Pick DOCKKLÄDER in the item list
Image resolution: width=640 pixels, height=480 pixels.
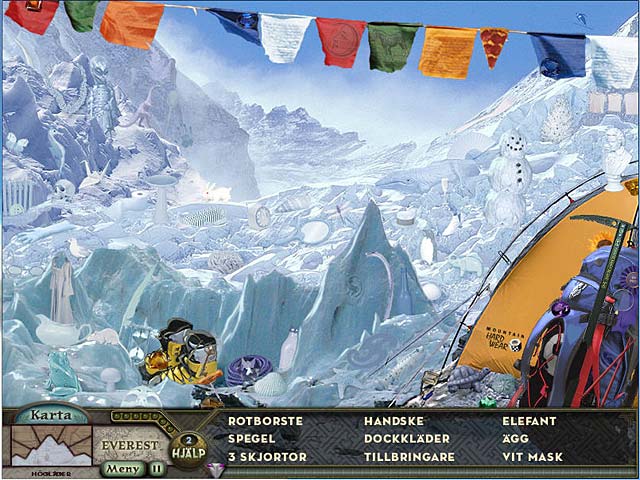pos(406,438)
